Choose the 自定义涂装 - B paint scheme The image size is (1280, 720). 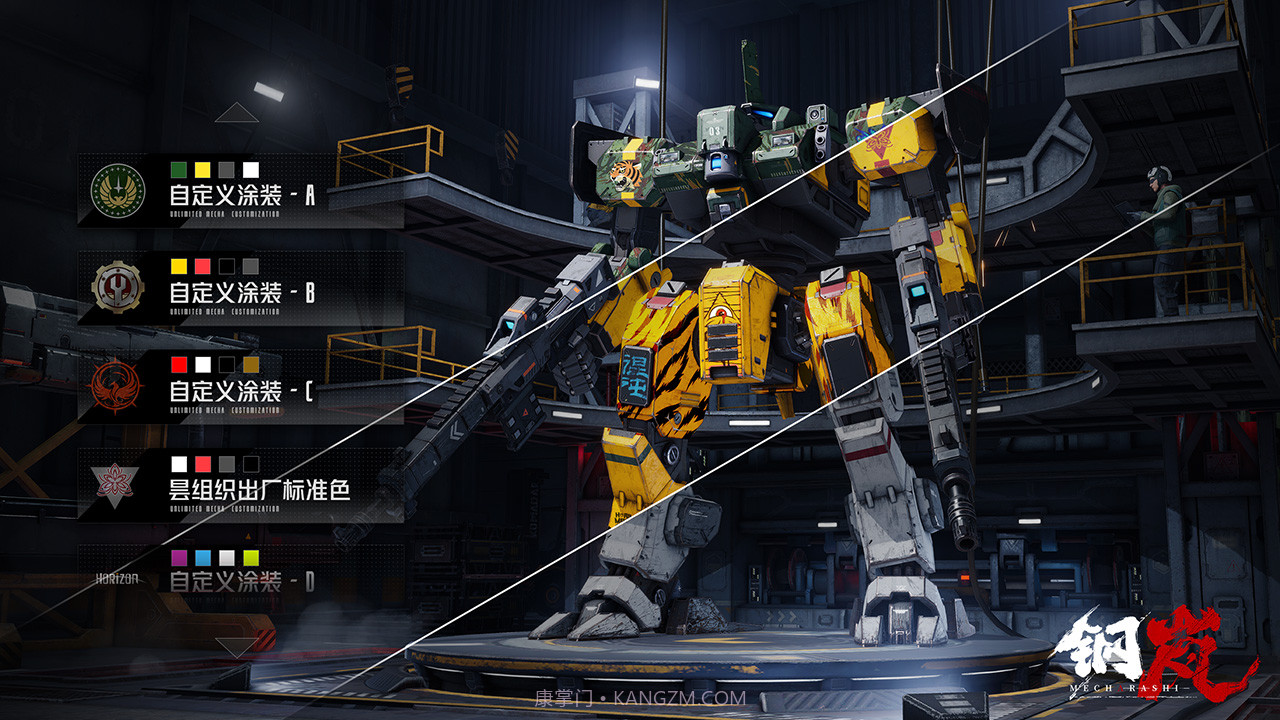coord(240,288)
